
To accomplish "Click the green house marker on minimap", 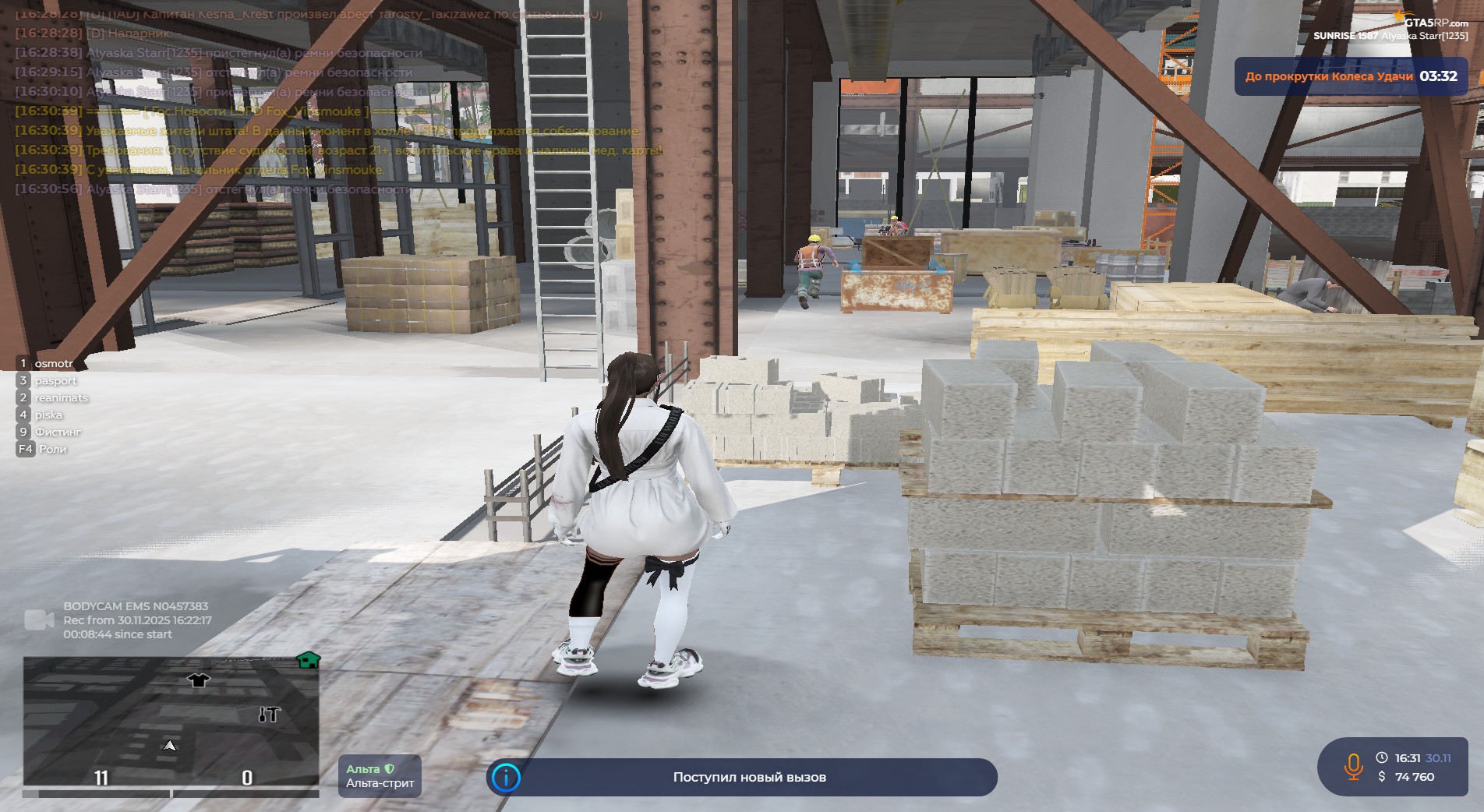I will [x=309, y=661].
